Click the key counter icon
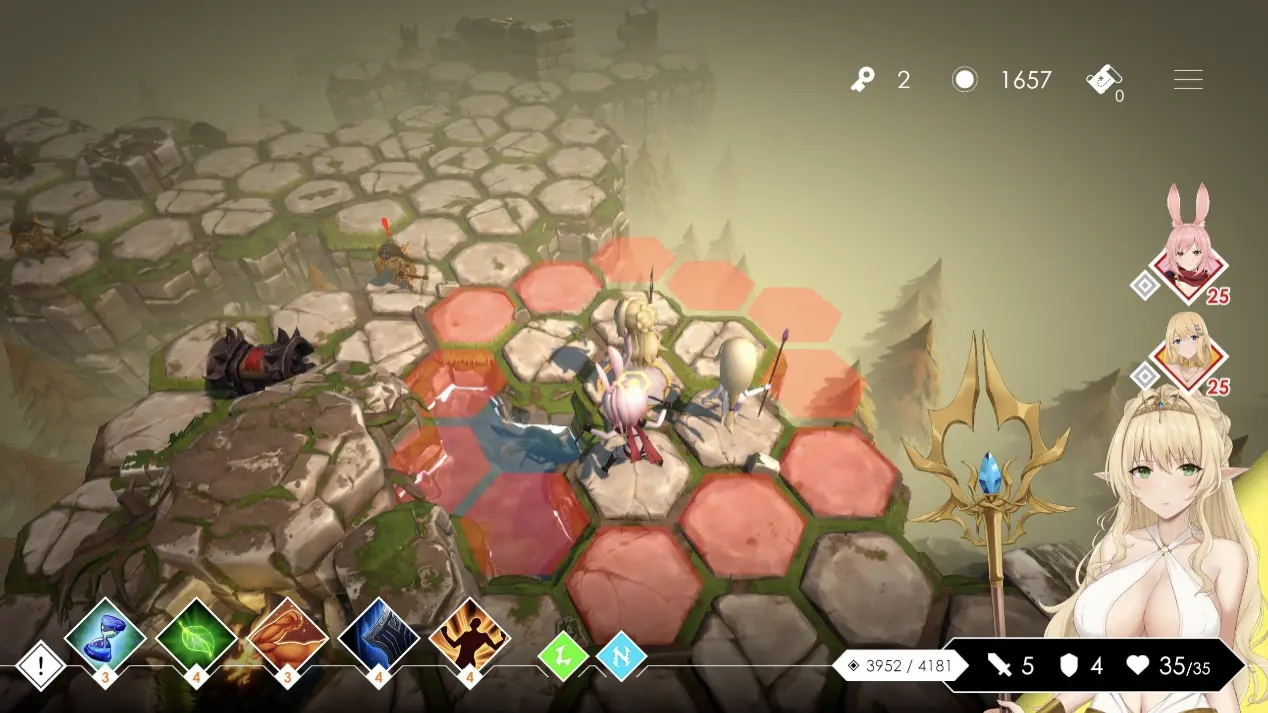This screenshot has height=713, width=1268. tap(864, 80)
